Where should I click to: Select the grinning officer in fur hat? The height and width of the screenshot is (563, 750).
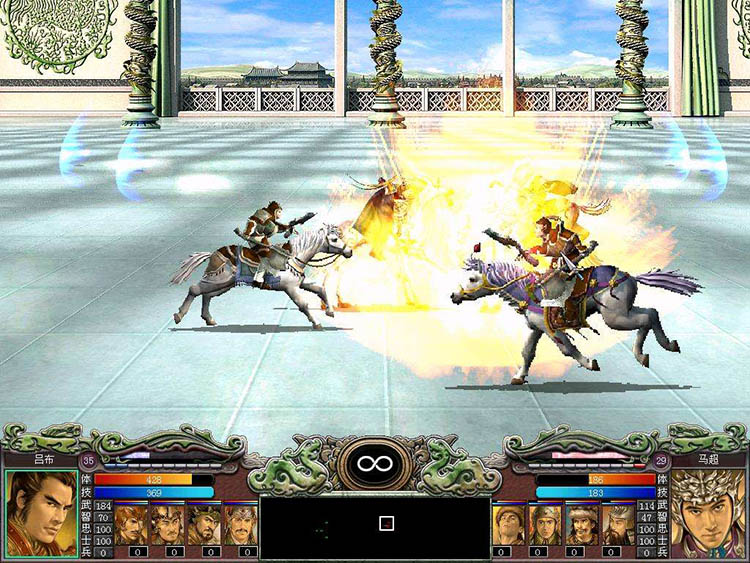(x=582, y=524)
